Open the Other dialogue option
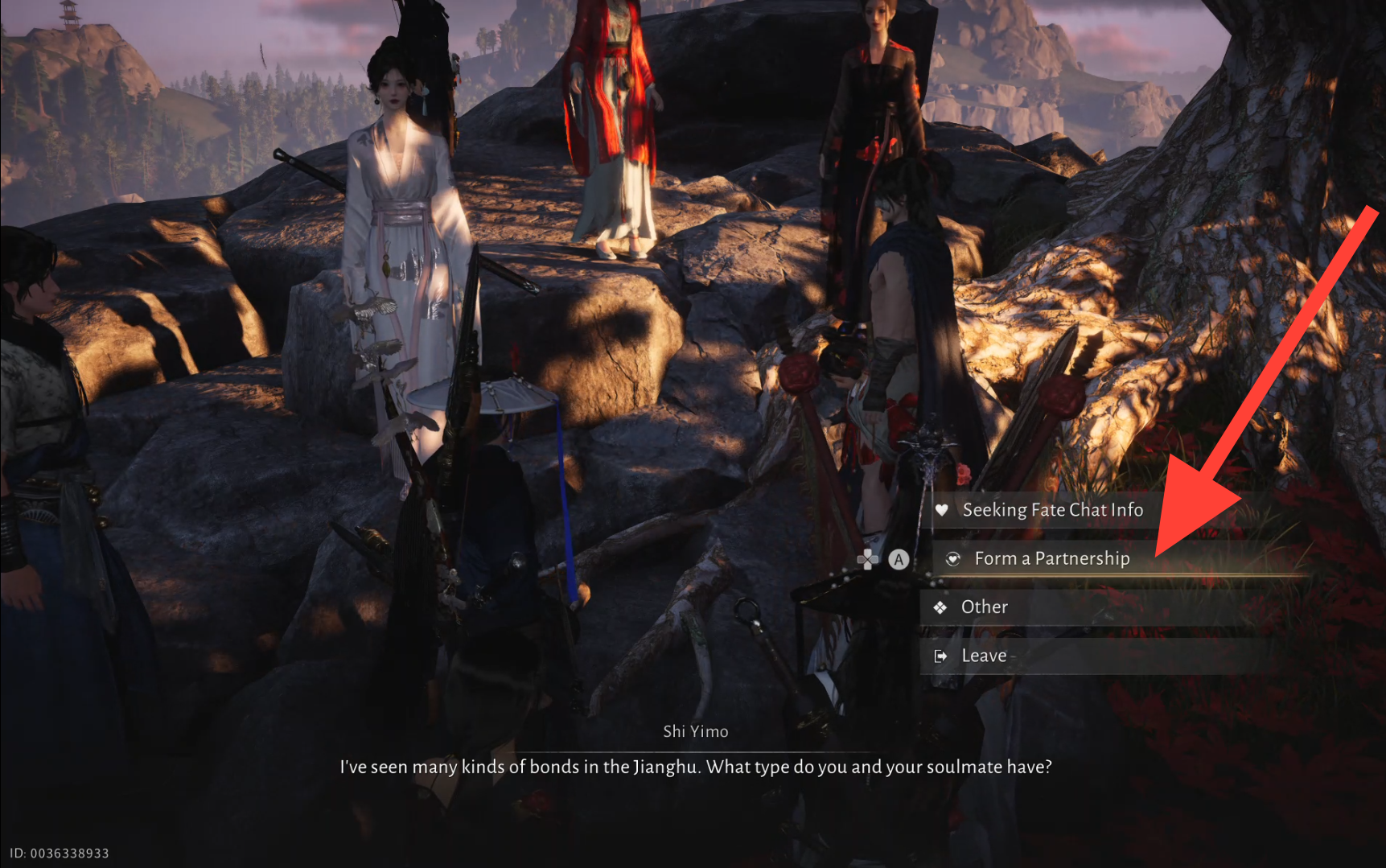 point(984,607)
